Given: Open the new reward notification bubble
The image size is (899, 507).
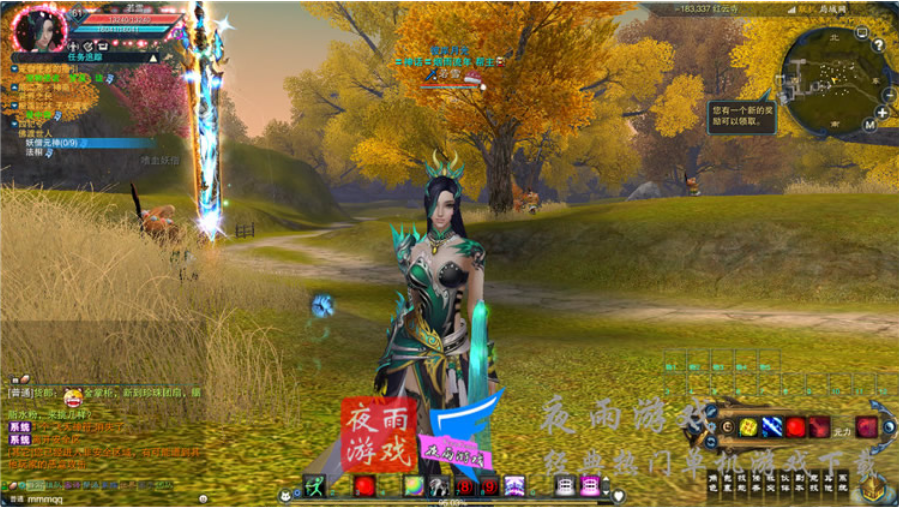Looking at the screenshot, I should coord(740,114).
